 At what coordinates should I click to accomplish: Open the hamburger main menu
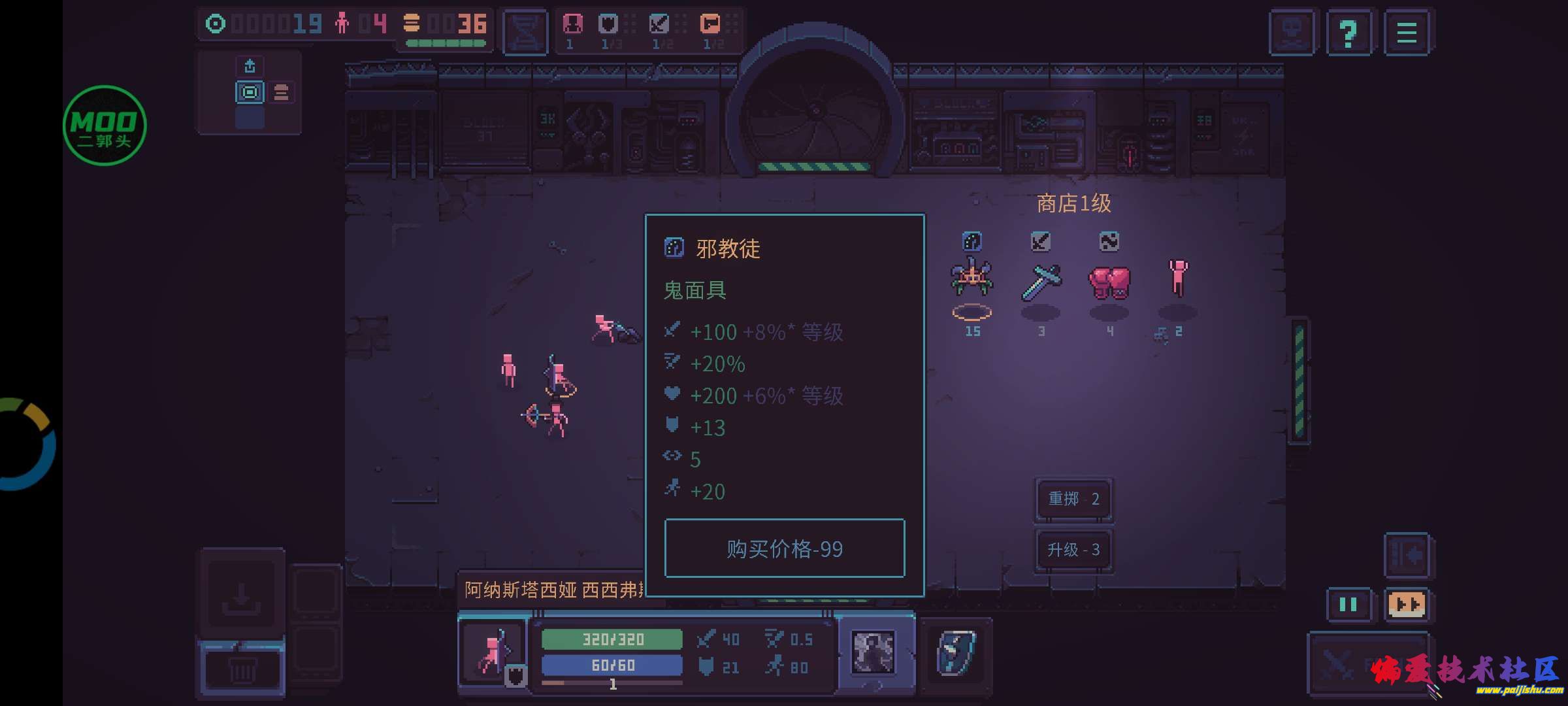coord(1406,33)
